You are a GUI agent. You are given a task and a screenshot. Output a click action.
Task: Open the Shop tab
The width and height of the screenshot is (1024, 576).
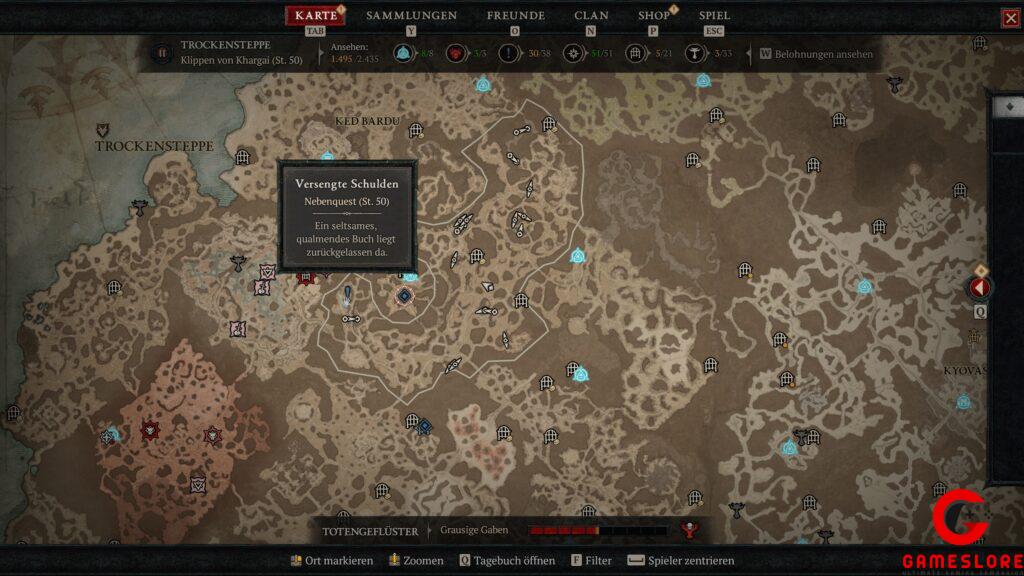point(654,16)
